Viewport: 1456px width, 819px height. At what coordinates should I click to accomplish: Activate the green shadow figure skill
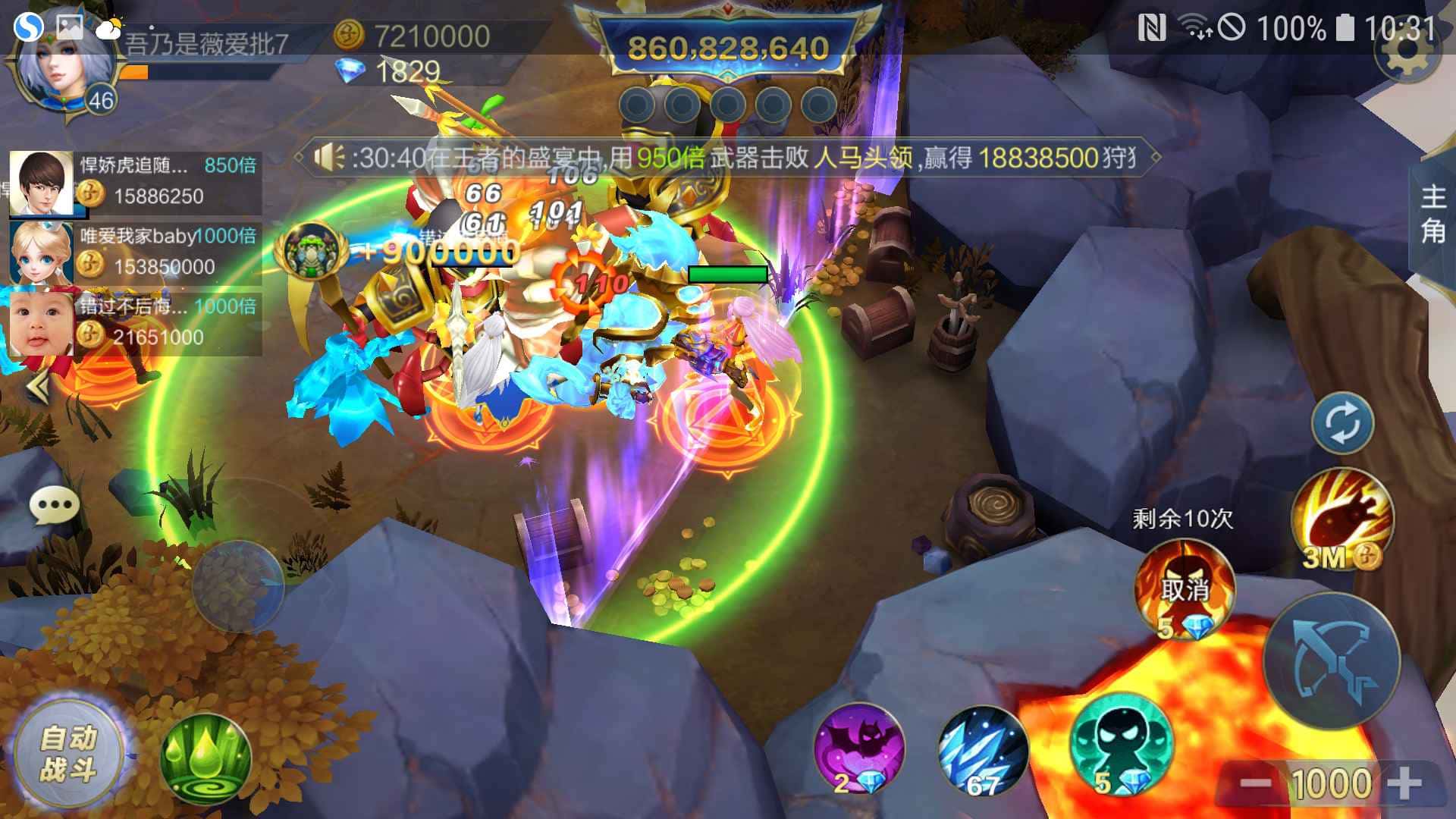pyautogui.click(x=1120, y=745)
